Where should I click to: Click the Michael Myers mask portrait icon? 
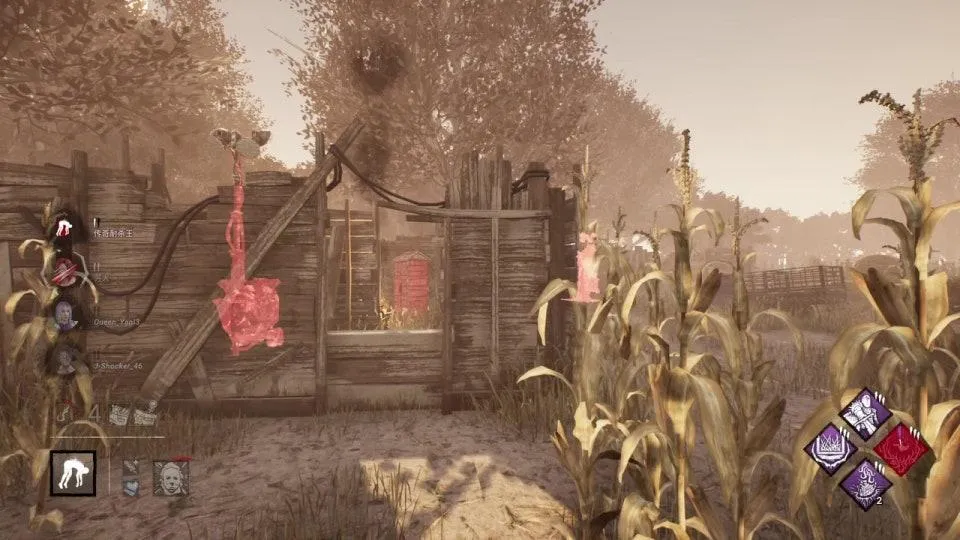click(171, 477)
